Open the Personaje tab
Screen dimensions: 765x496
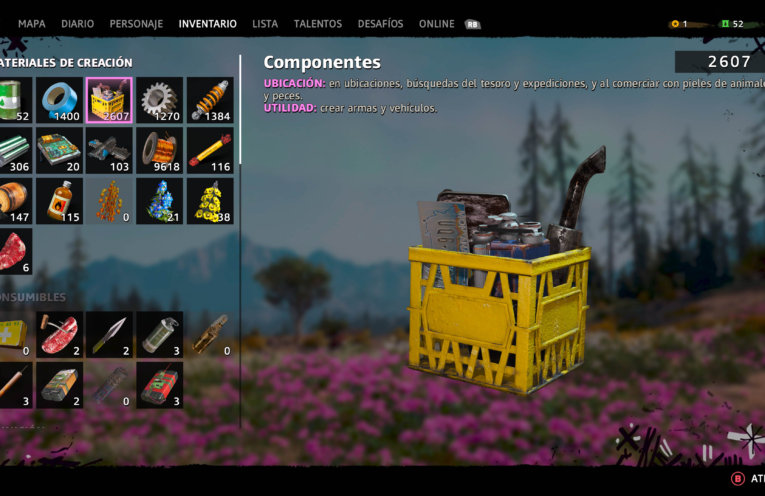coord(136,24)
